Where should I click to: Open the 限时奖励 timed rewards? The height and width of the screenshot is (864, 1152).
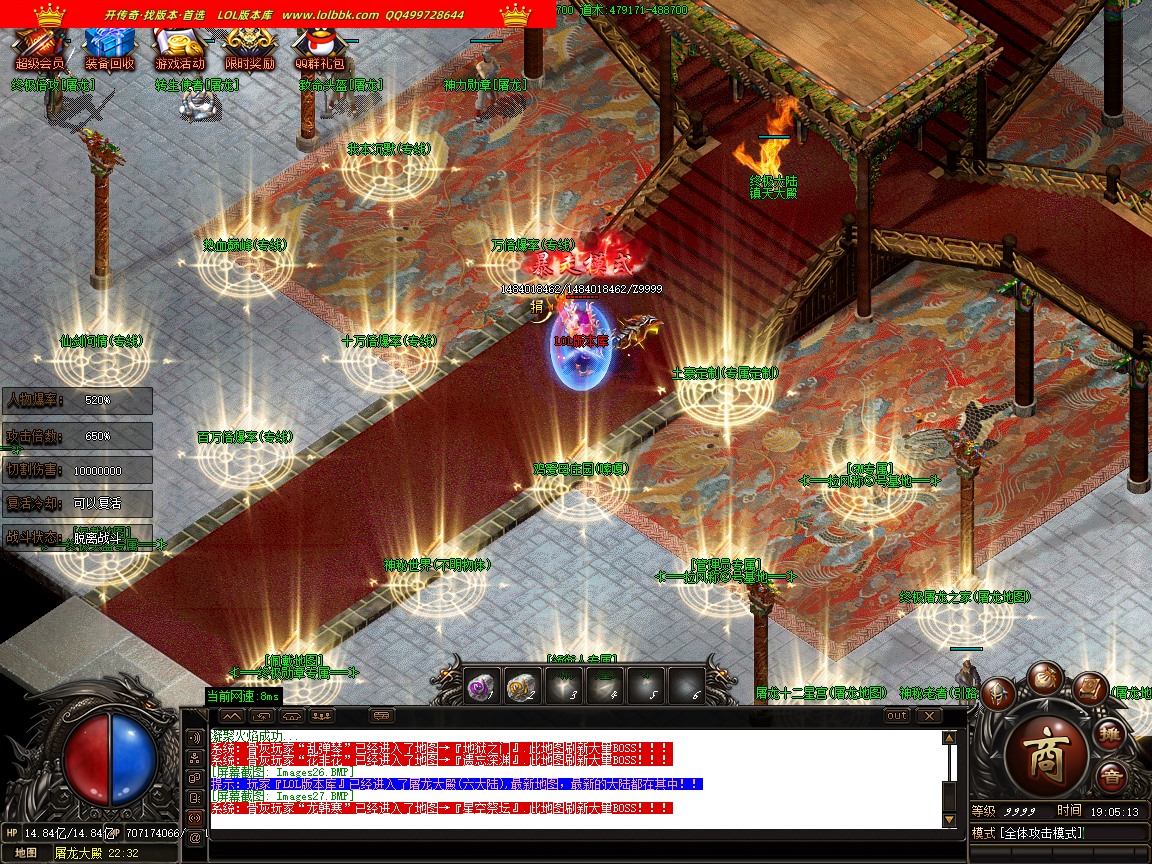[249, 45]
